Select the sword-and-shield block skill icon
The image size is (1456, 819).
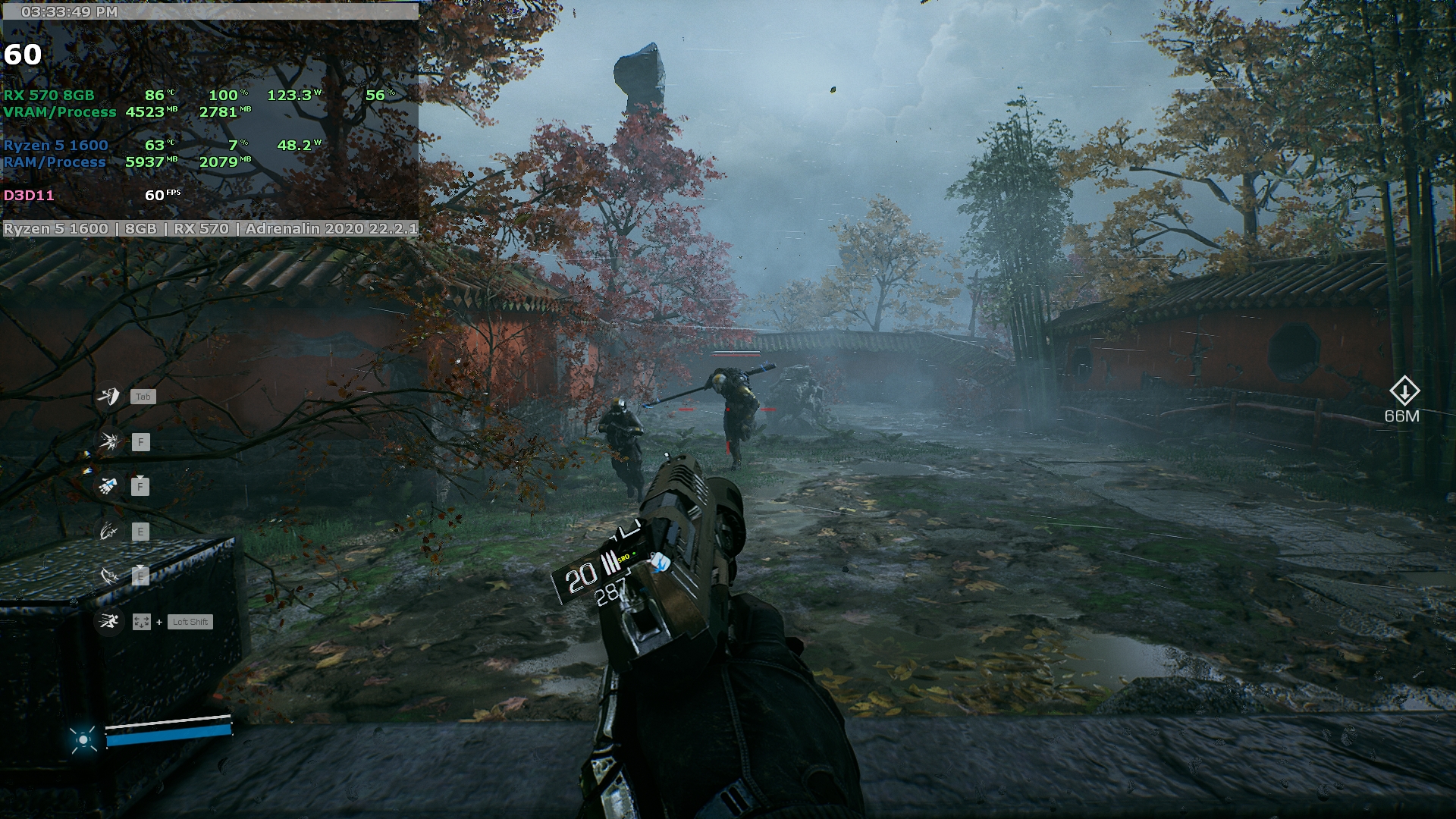(108, 396)
